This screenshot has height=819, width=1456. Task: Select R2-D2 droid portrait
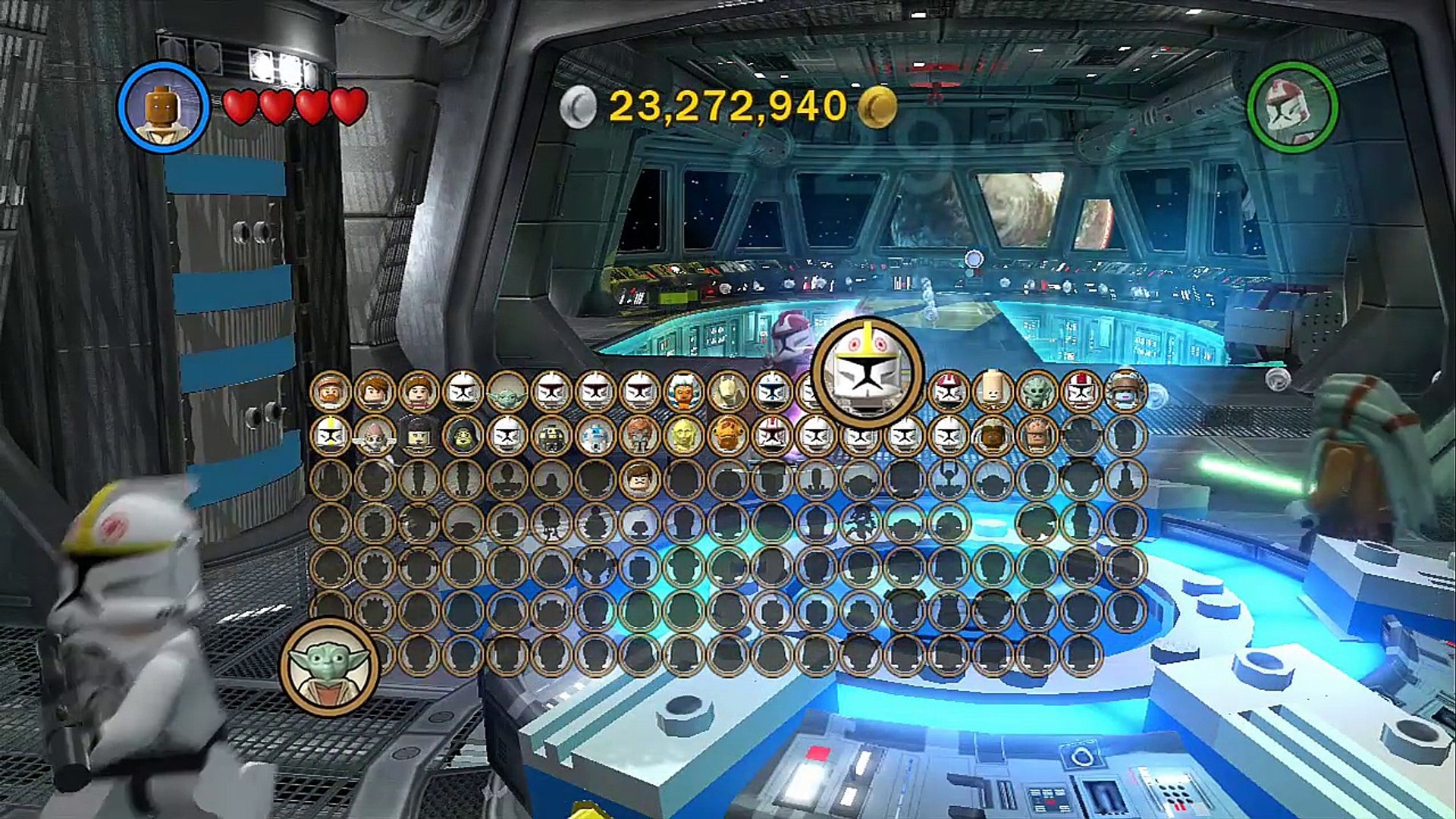[x=595, y=436]
